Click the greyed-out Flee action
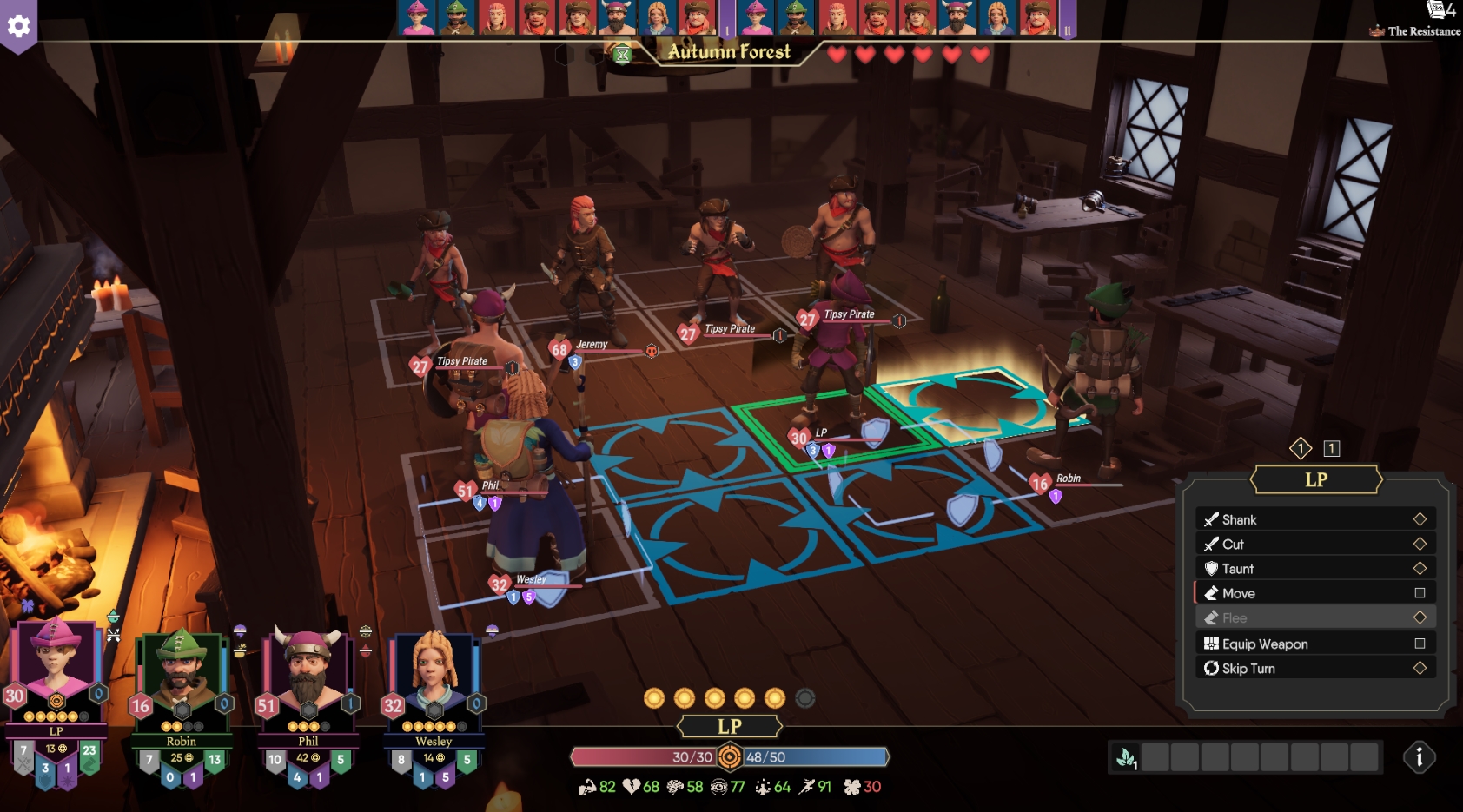The width and height of the screenshot is (1463, 812). [x=1235, y=617]
